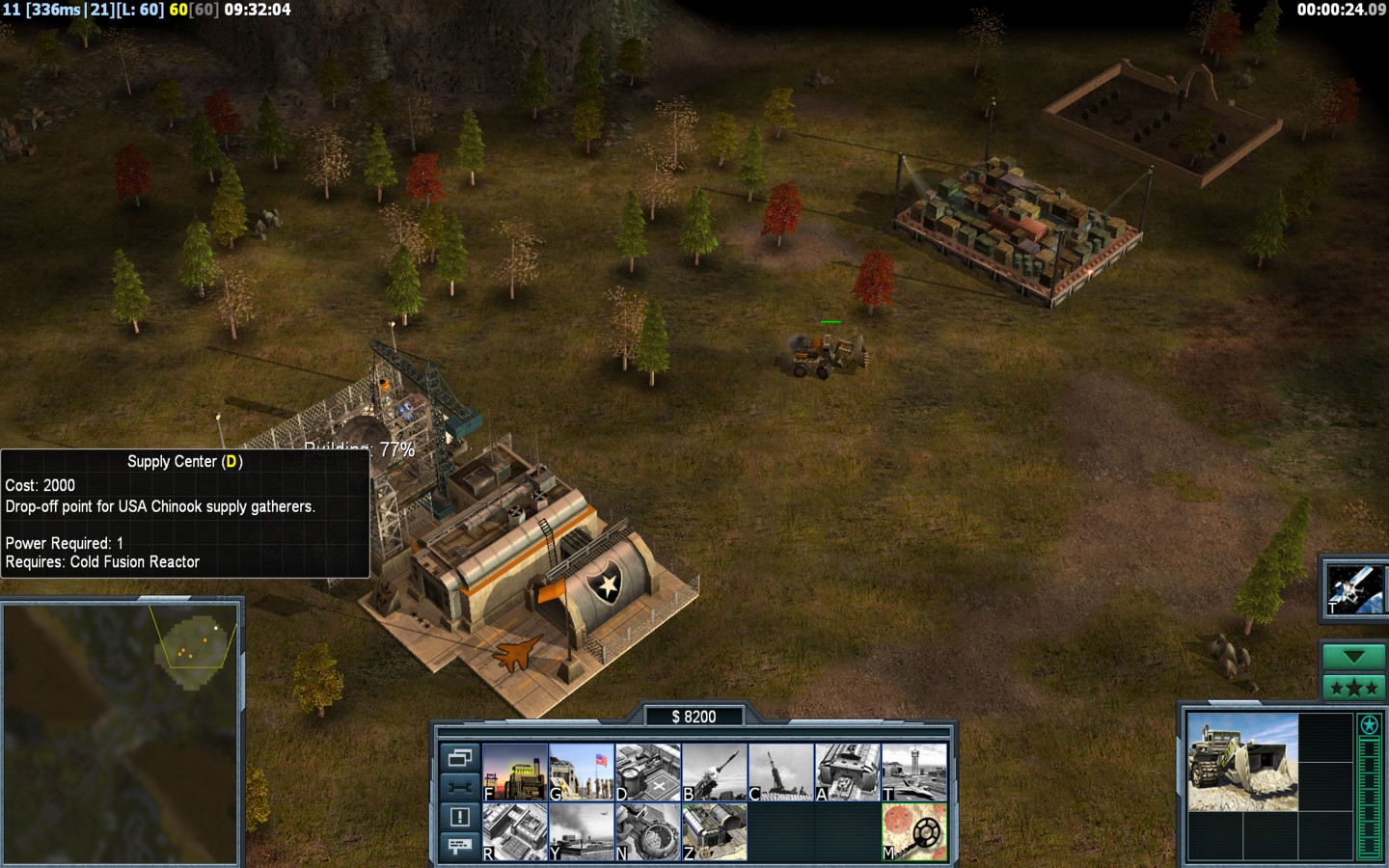Select the Cold Fusion Reactor build icon
This screenshot has height=868, width=1389.
point(515,772)
